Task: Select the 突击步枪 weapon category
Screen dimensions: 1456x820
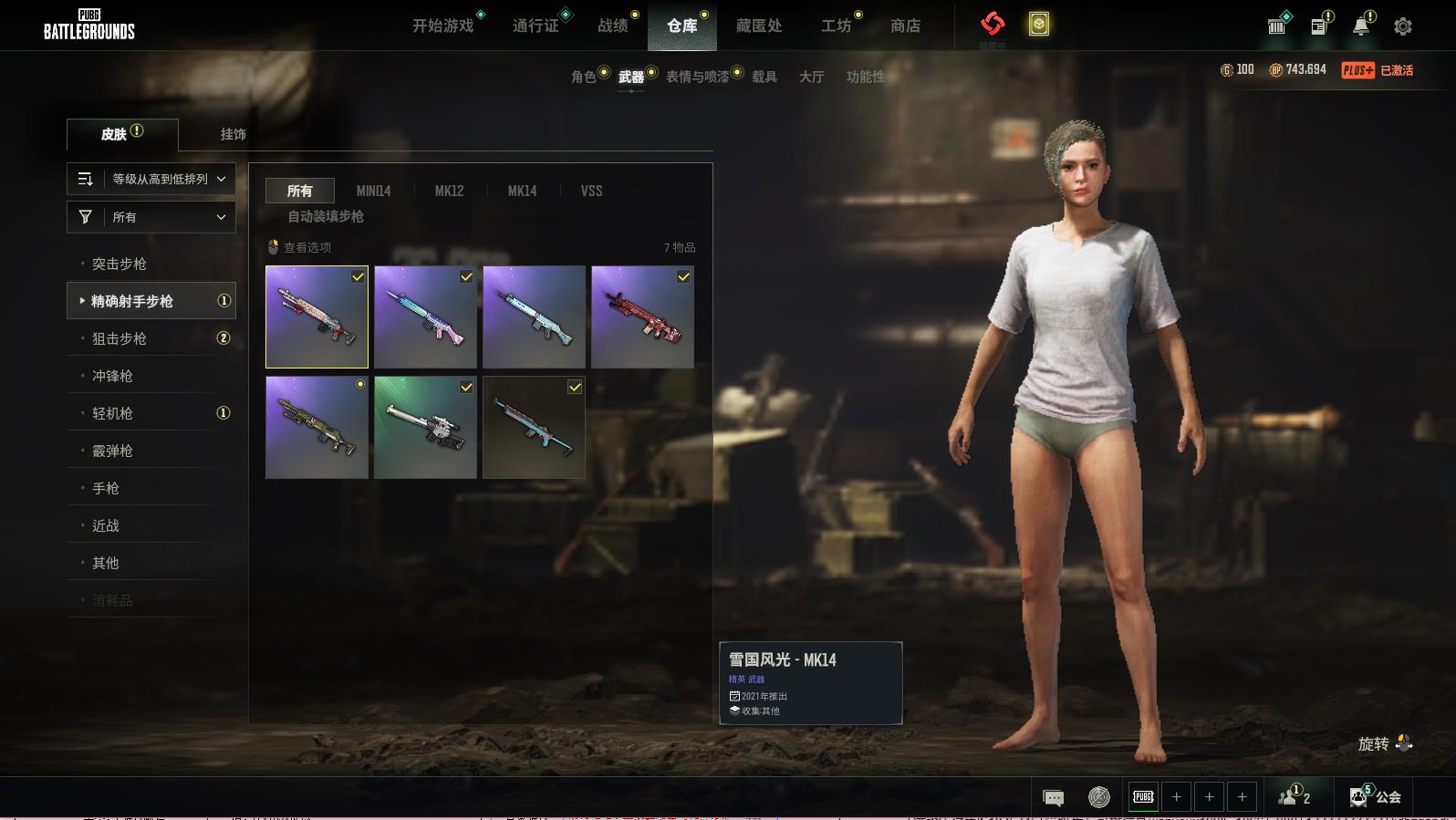Action: point(120,264)
